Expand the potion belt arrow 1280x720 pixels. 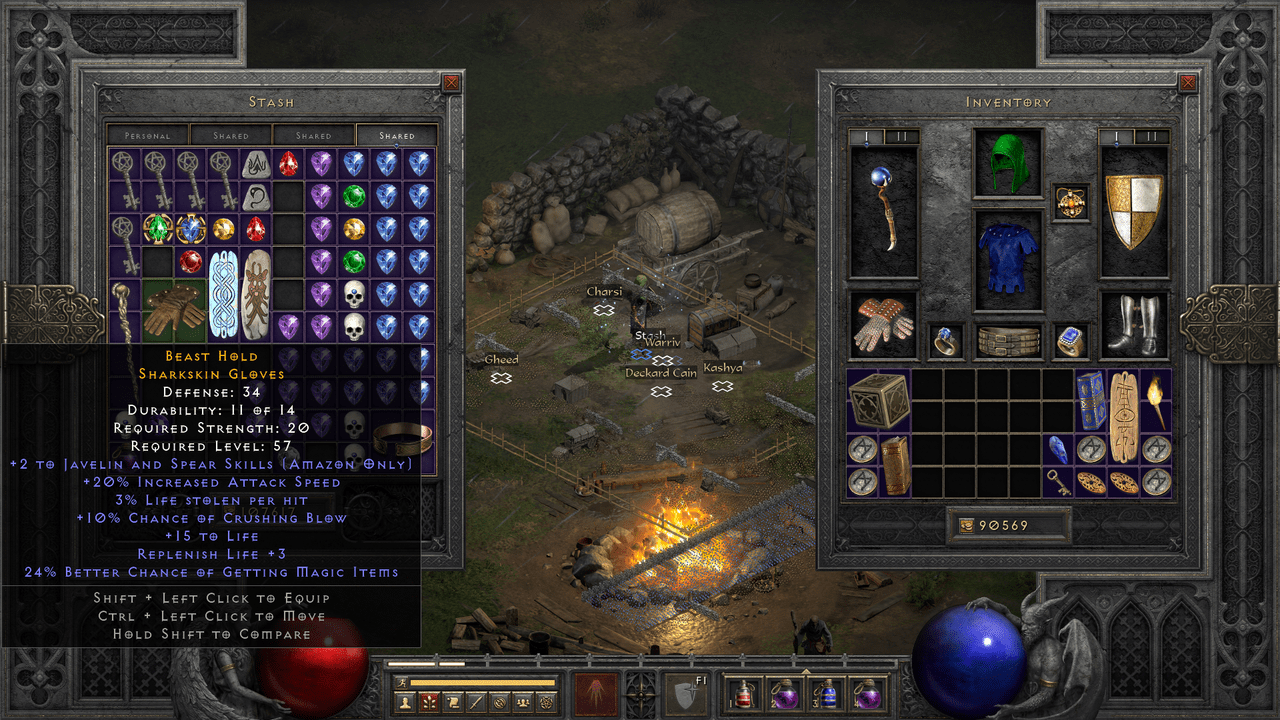point(806,670)
